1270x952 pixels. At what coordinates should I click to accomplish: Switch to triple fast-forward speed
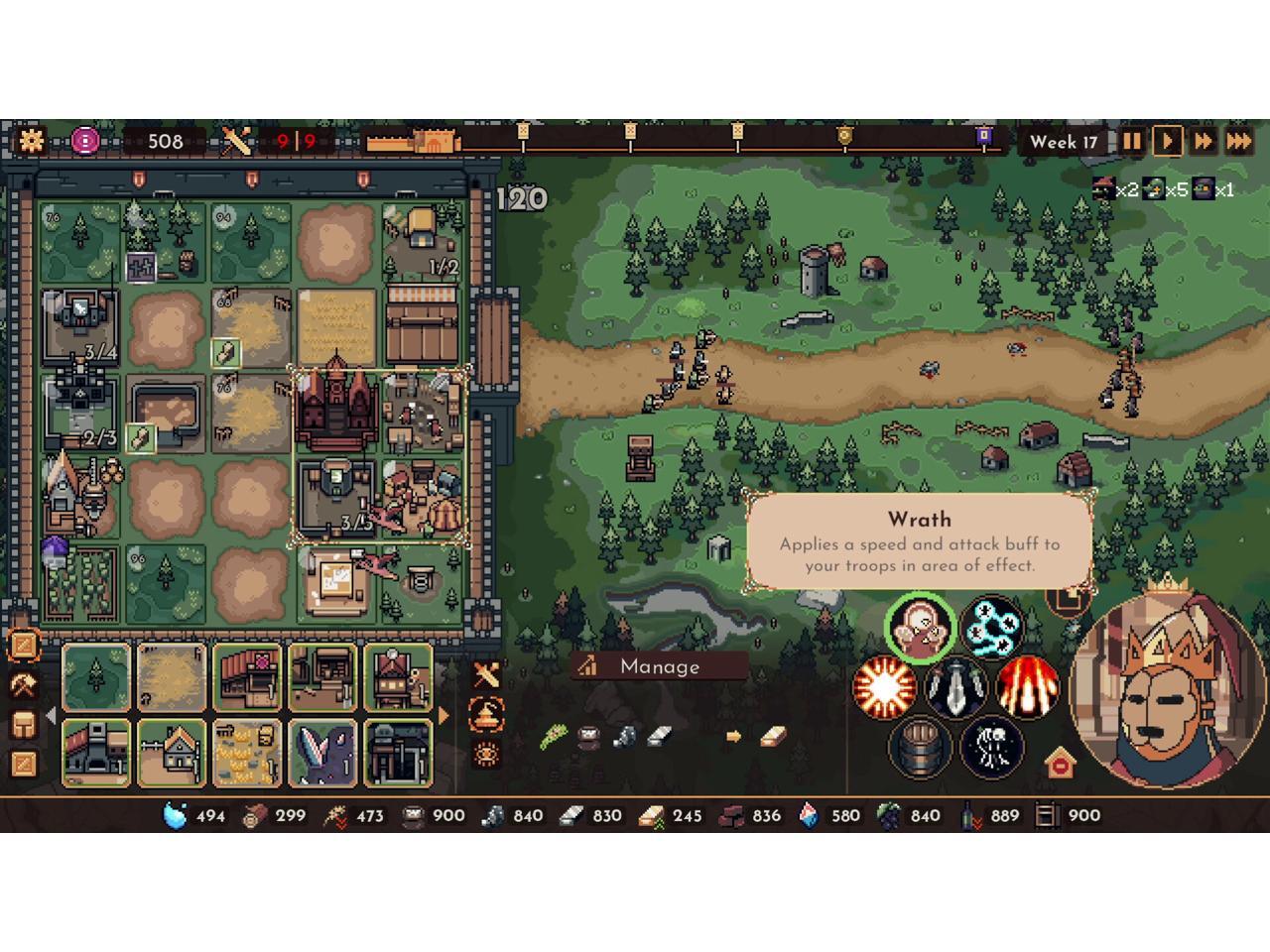pyautogui.click(x=1239, y=141)
